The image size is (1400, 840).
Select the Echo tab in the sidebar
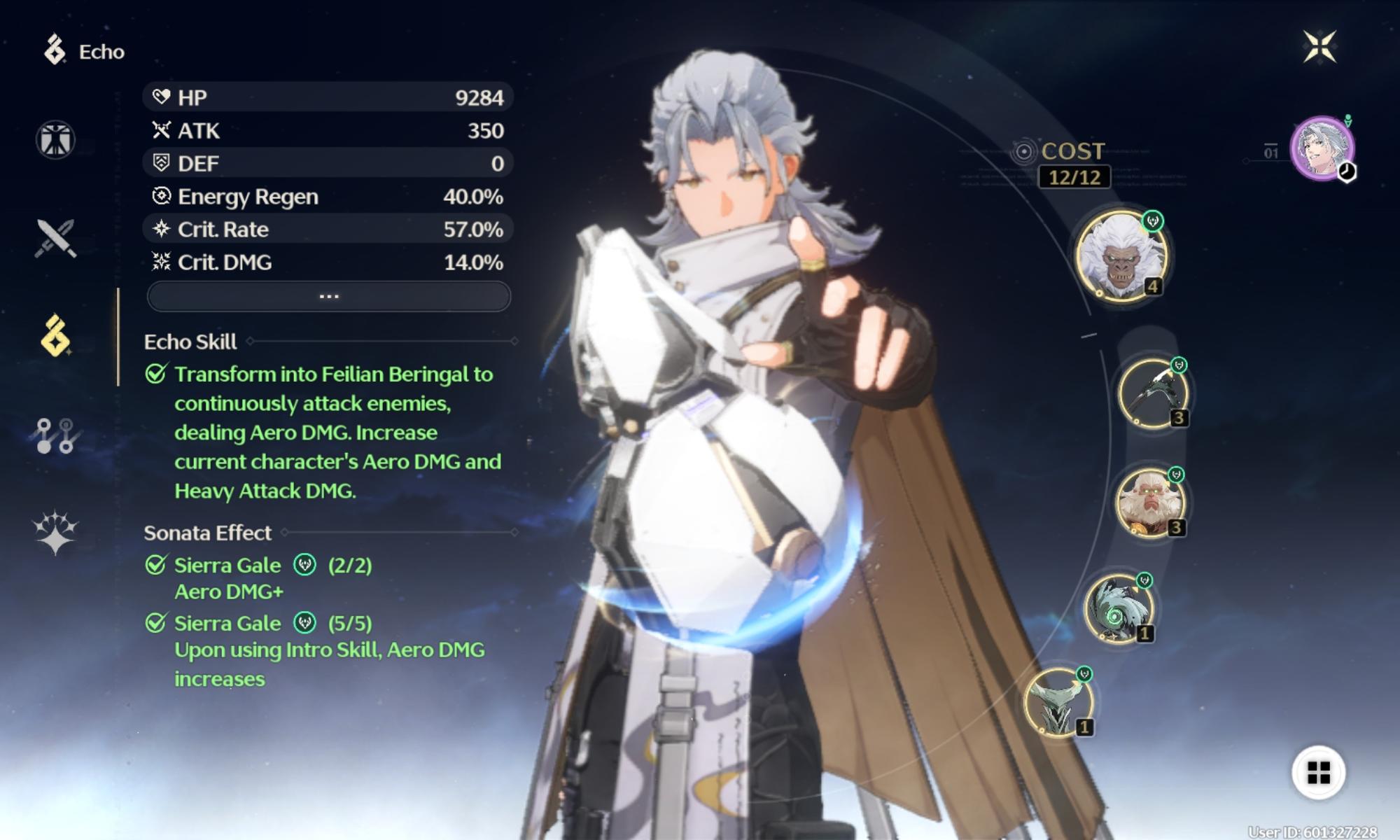click(55, 336)
